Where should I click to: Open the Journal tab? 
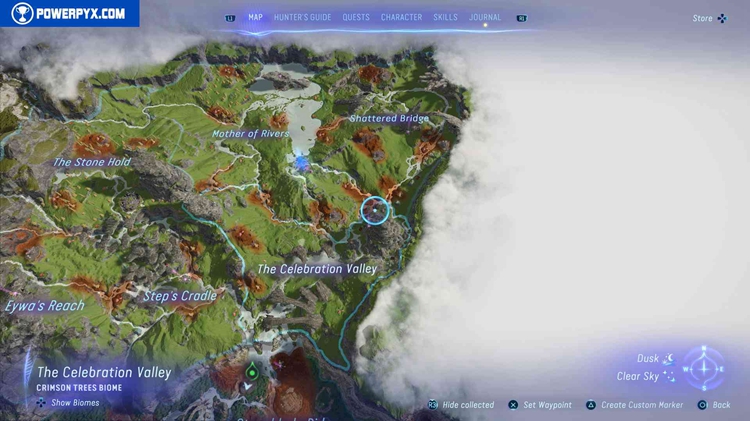(485, 17)
